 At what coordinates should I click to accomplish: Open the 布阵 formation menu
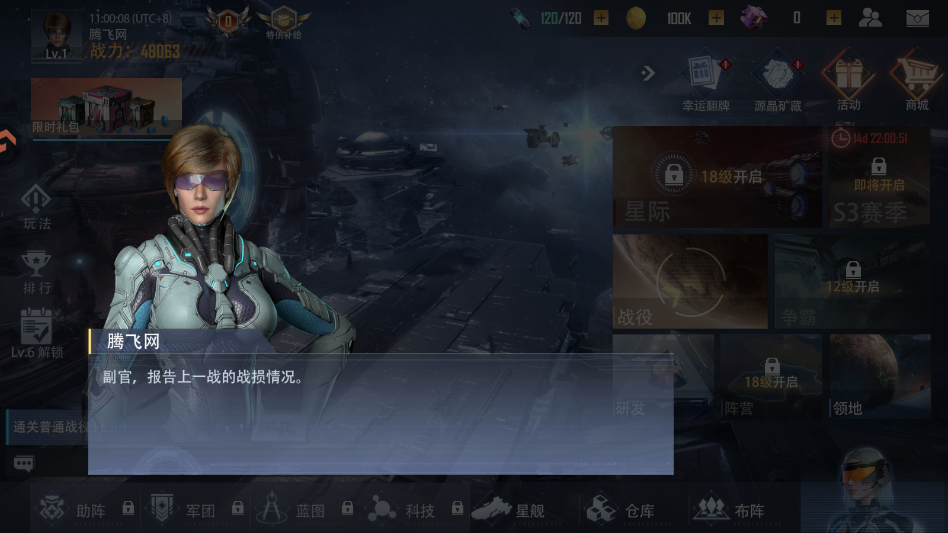point(731,510)
